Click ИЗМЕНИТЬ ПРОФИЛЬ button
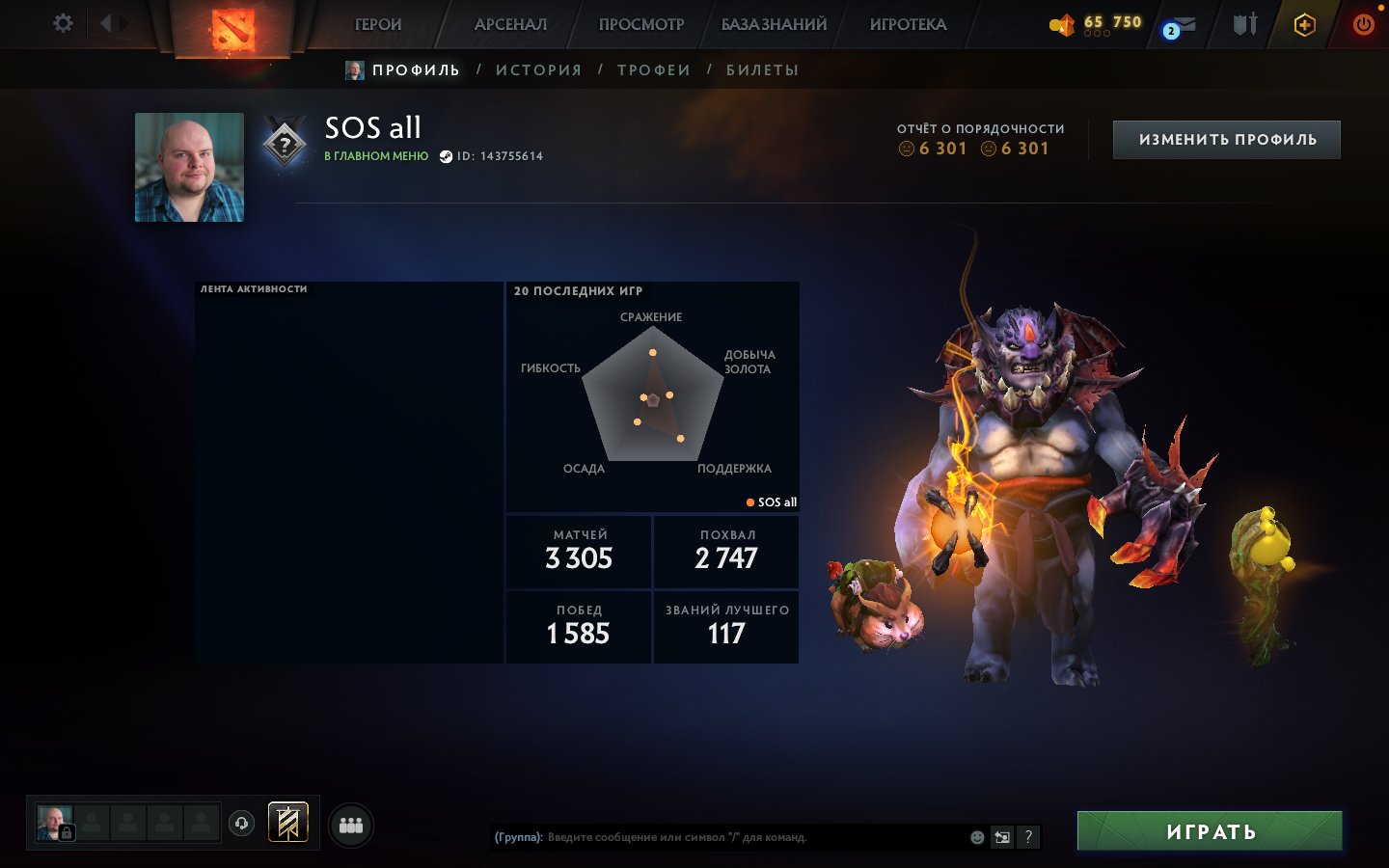 pos(1226,139)
